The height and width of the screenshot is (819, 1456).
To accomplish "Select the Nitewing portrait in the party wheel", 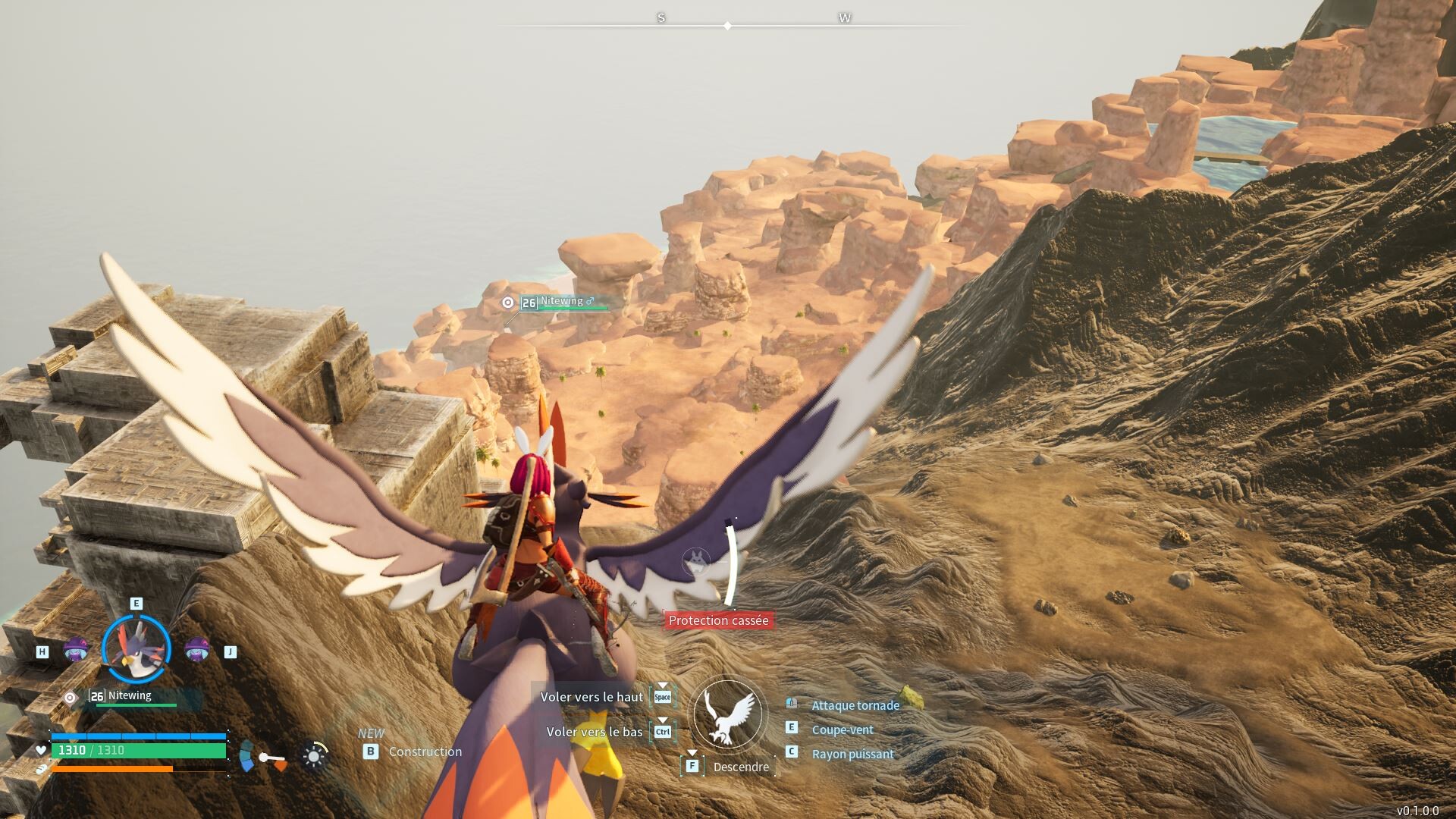I will [x=136, y=649].
